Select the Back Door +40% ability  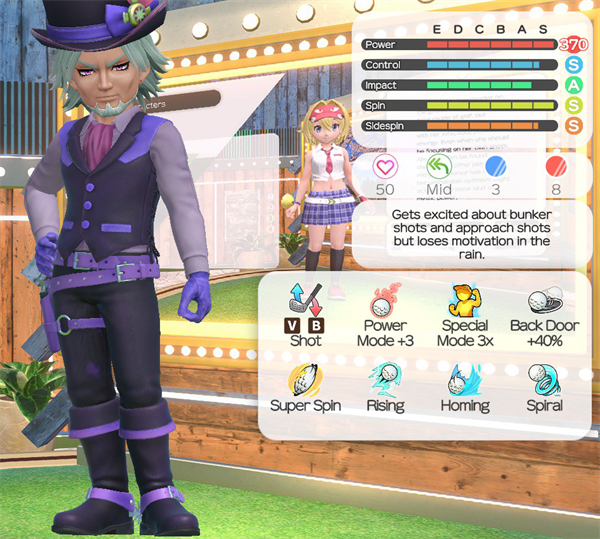[x=544, y=301]
